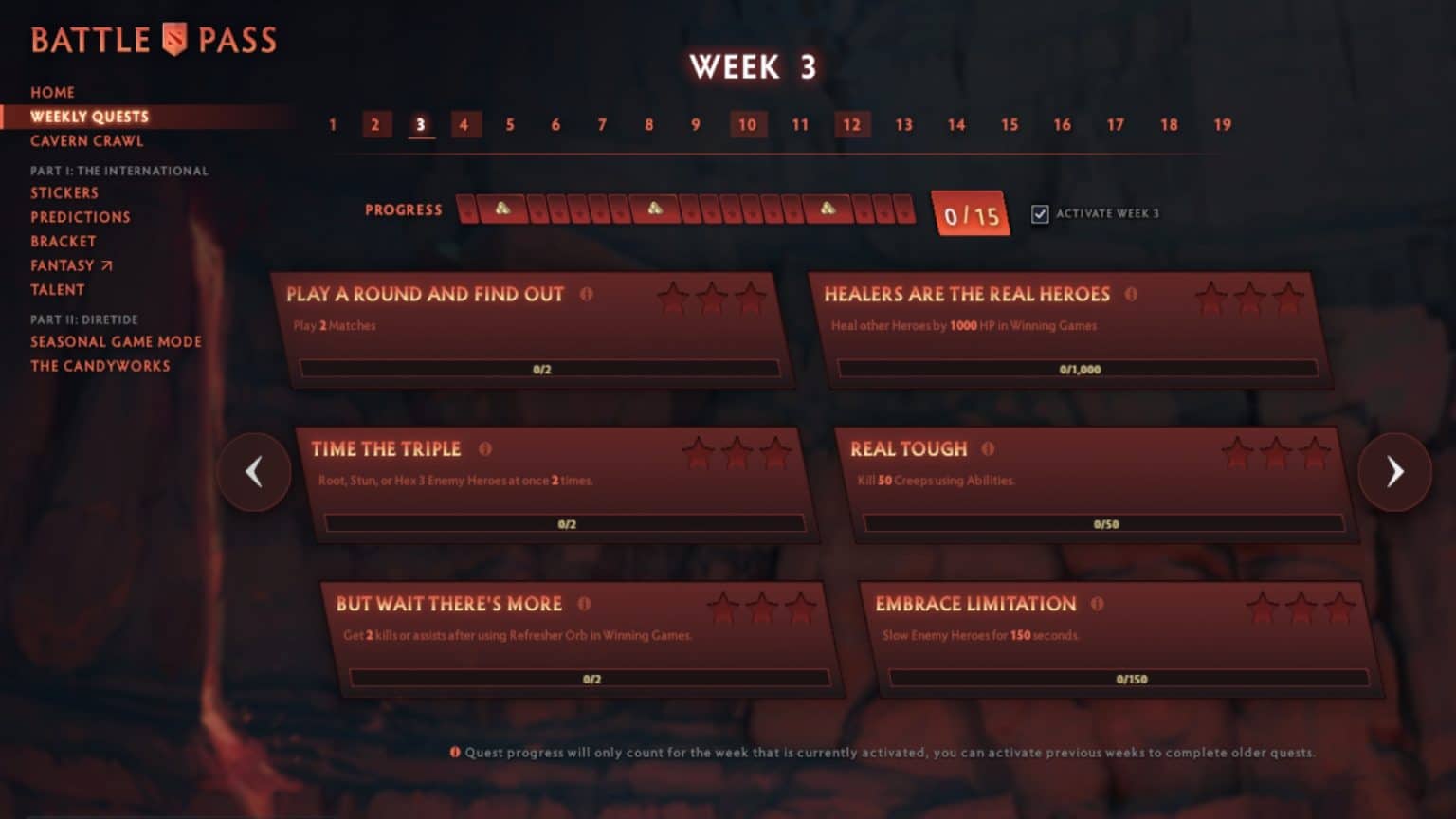Open The Candyworks page

(x=100, y=366)
